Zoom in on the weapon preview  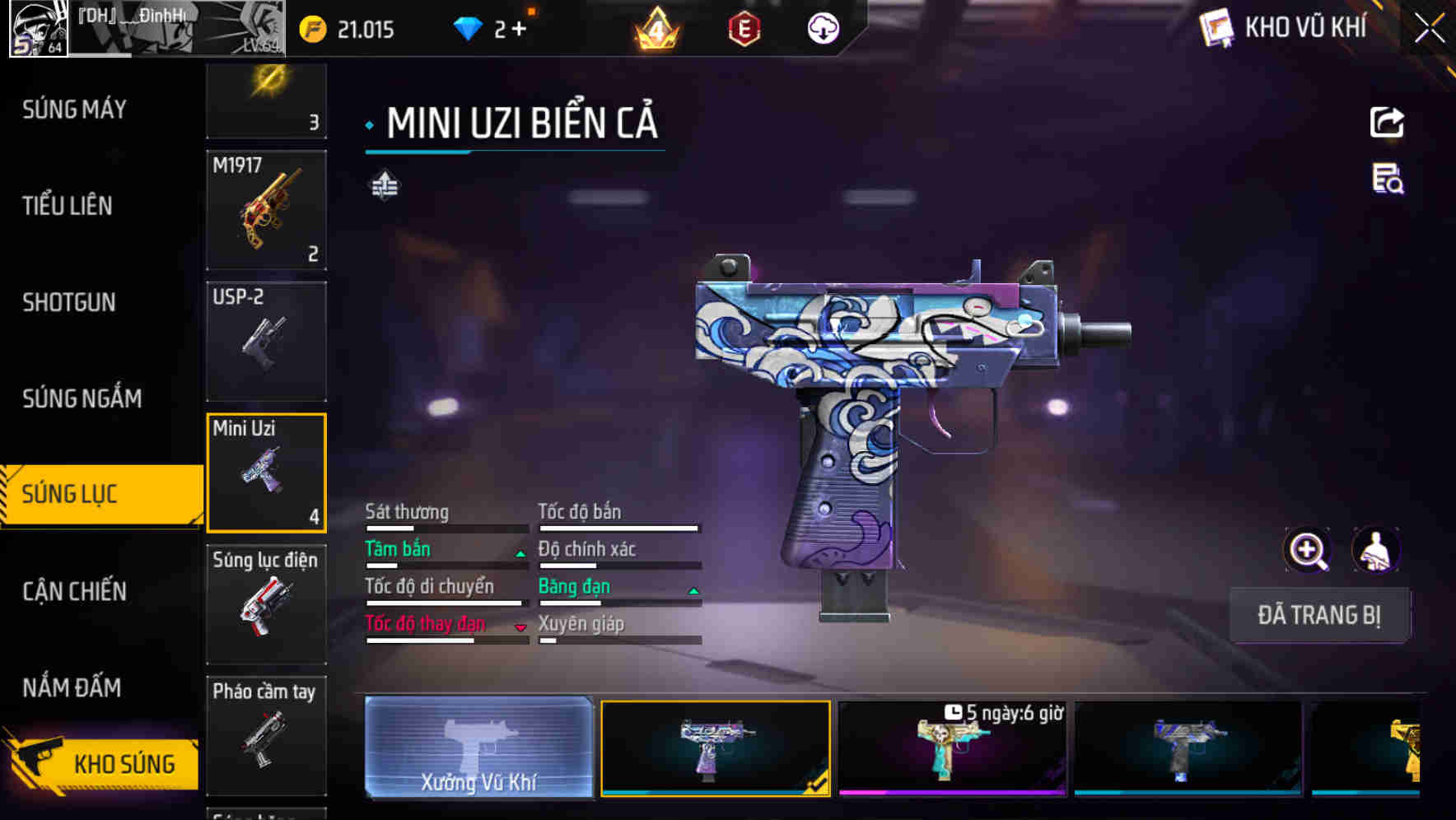pos(1307,550)
